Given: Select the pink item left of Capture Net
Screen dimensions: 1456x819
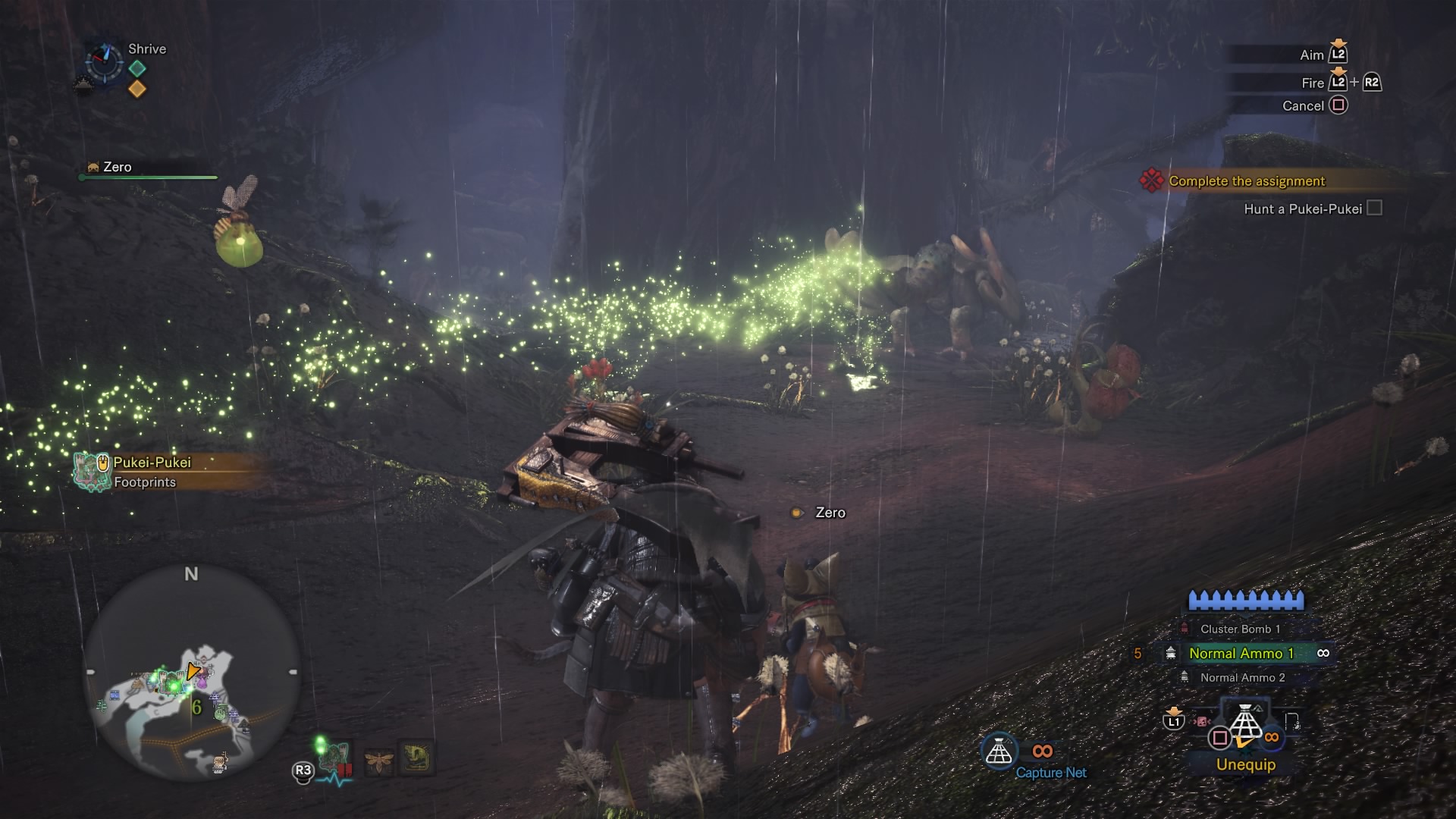Looking at the screenshot, I should tap(1202, 721).
